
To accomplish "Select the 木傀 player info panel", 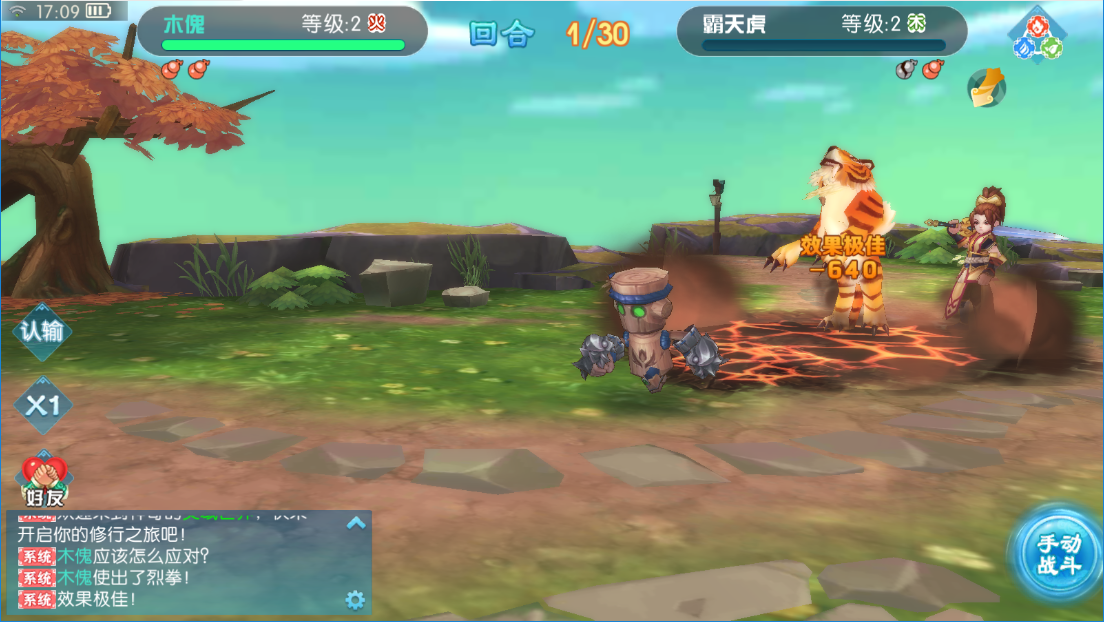I will (283, 31).
